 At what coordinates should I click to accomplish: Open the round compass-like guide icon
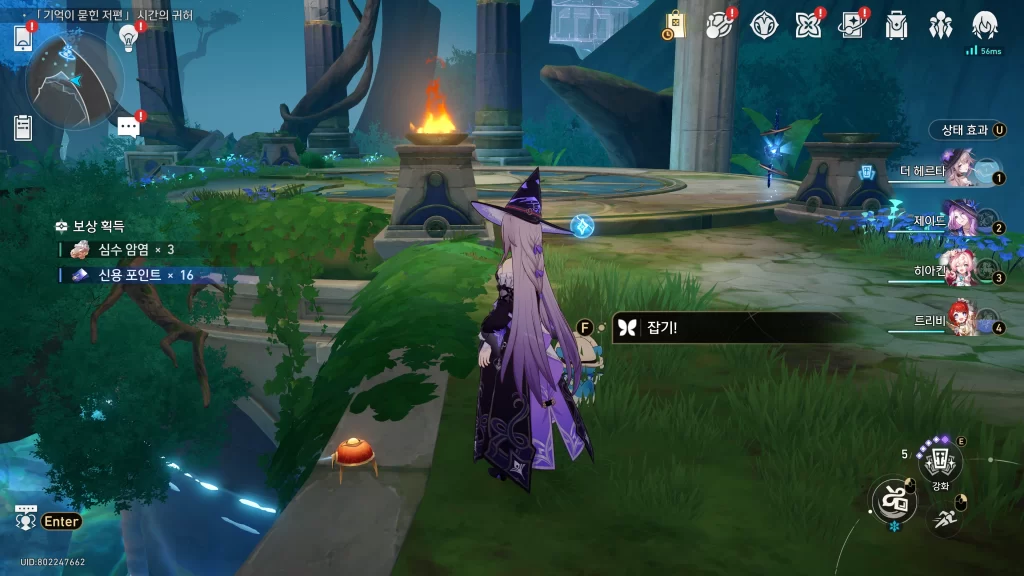[x=764, y=25]
